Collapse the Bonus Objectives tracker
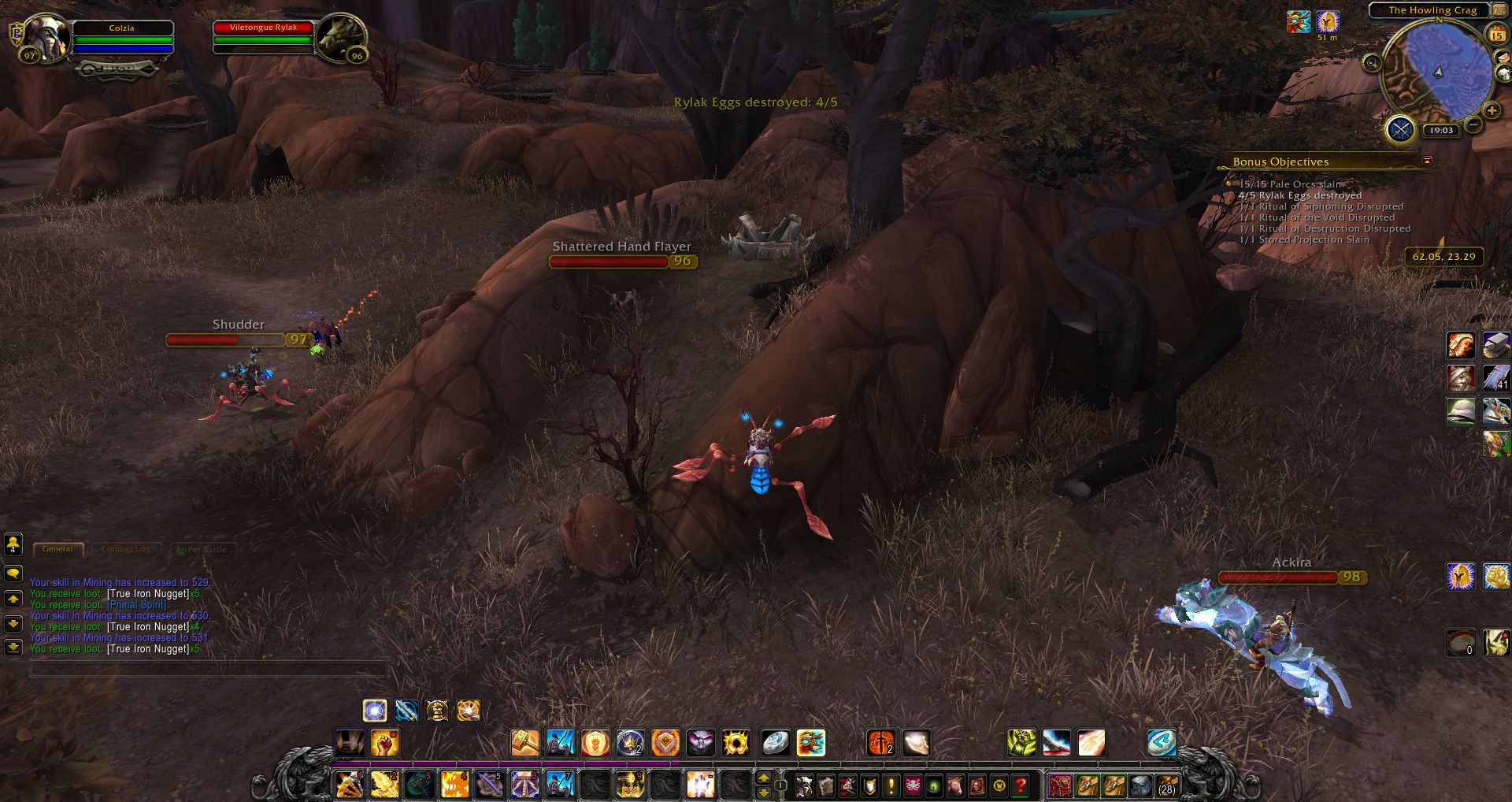Screen dimensions: 1512x802 [1427, 161]
